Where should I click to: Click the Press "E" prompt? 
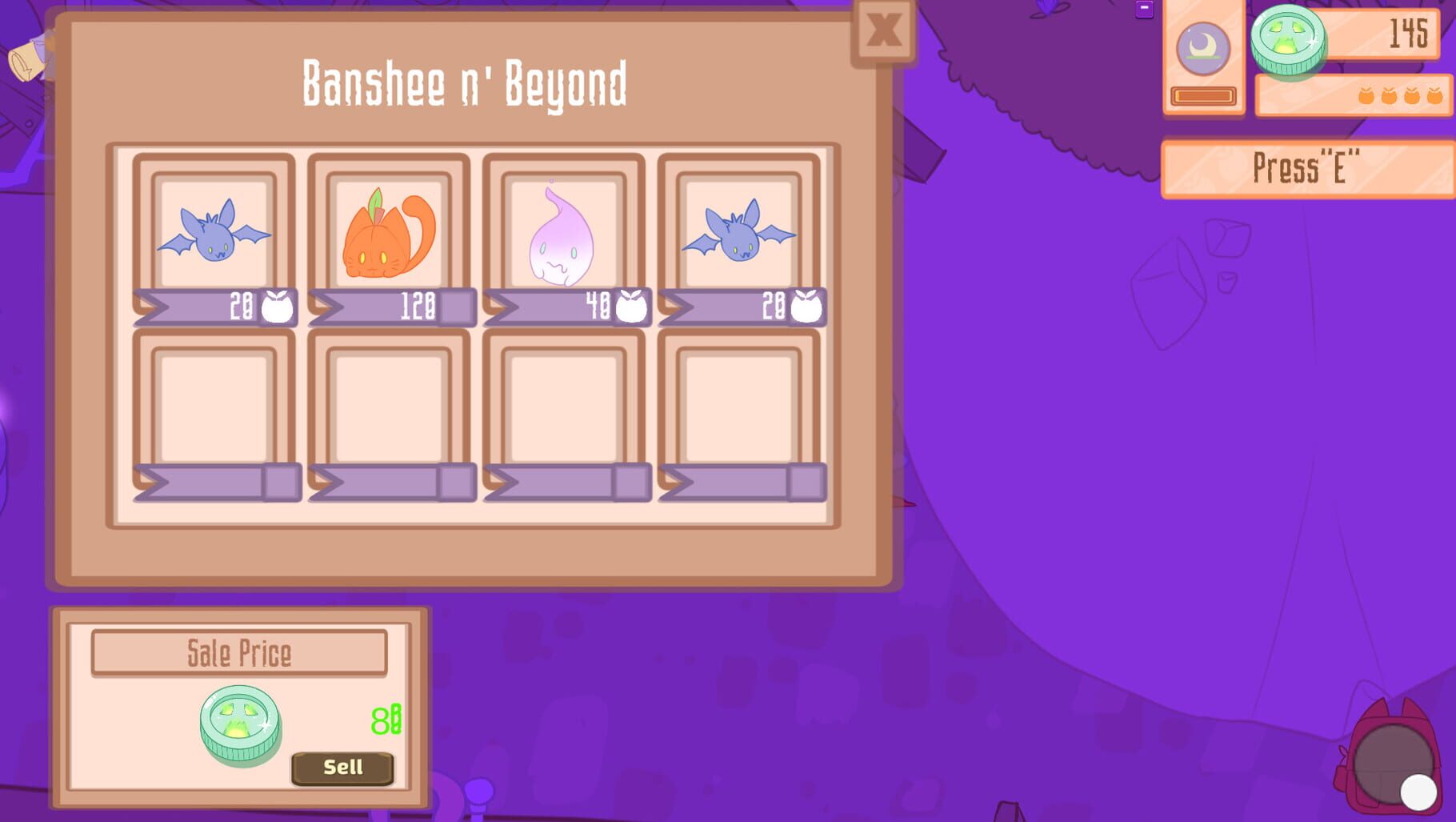pos(1307,165)
